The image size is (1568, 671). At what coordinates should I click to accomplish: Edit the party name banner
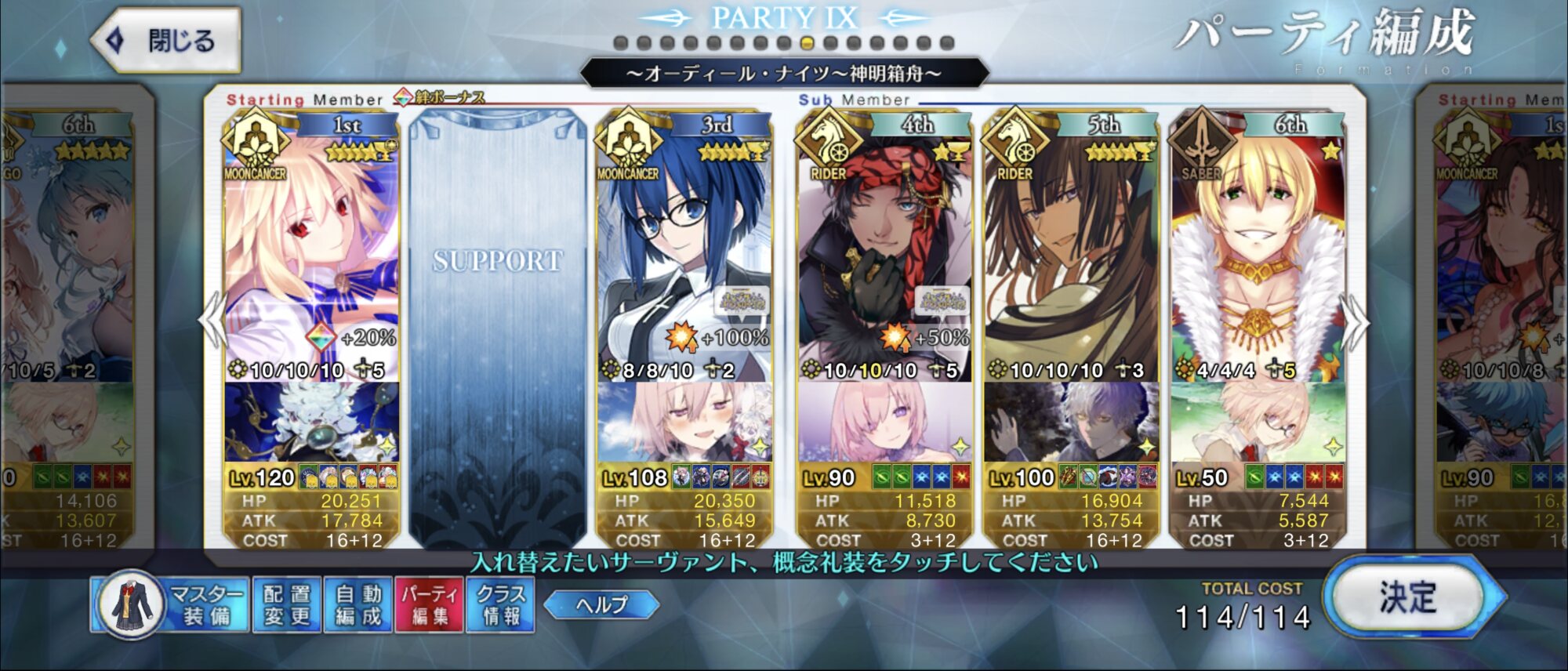pos(784,74)
